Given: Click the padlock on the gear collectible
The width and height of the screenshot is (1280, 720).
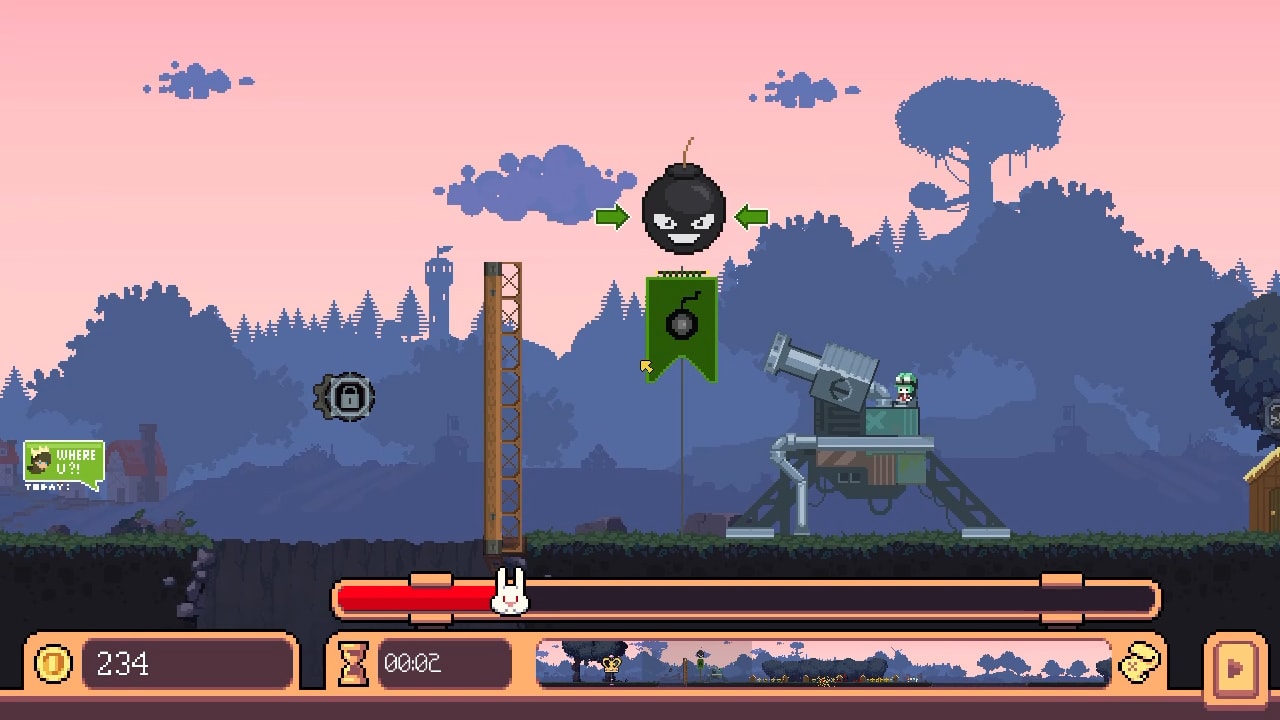Looking at the screenshot, I should [351, 398].
